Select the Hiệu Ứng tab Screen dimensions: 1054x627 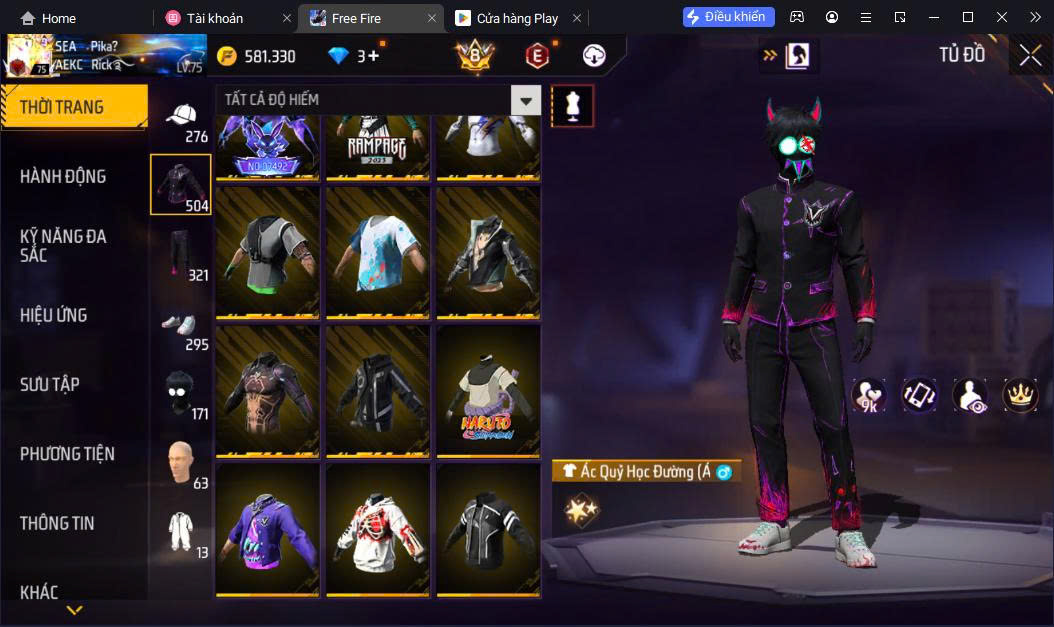click(54, 316)
